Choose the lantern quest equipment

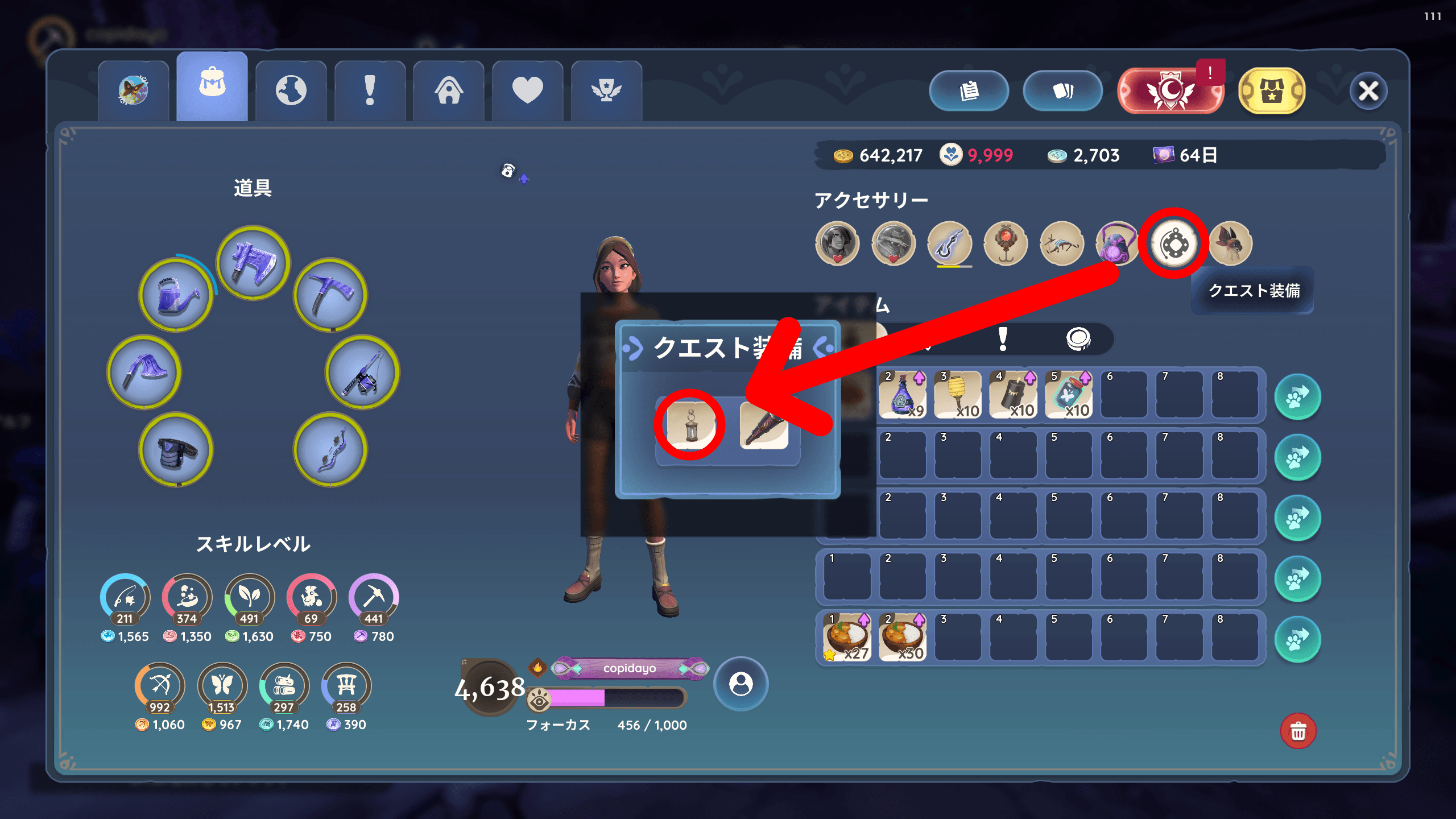(690, 424)
